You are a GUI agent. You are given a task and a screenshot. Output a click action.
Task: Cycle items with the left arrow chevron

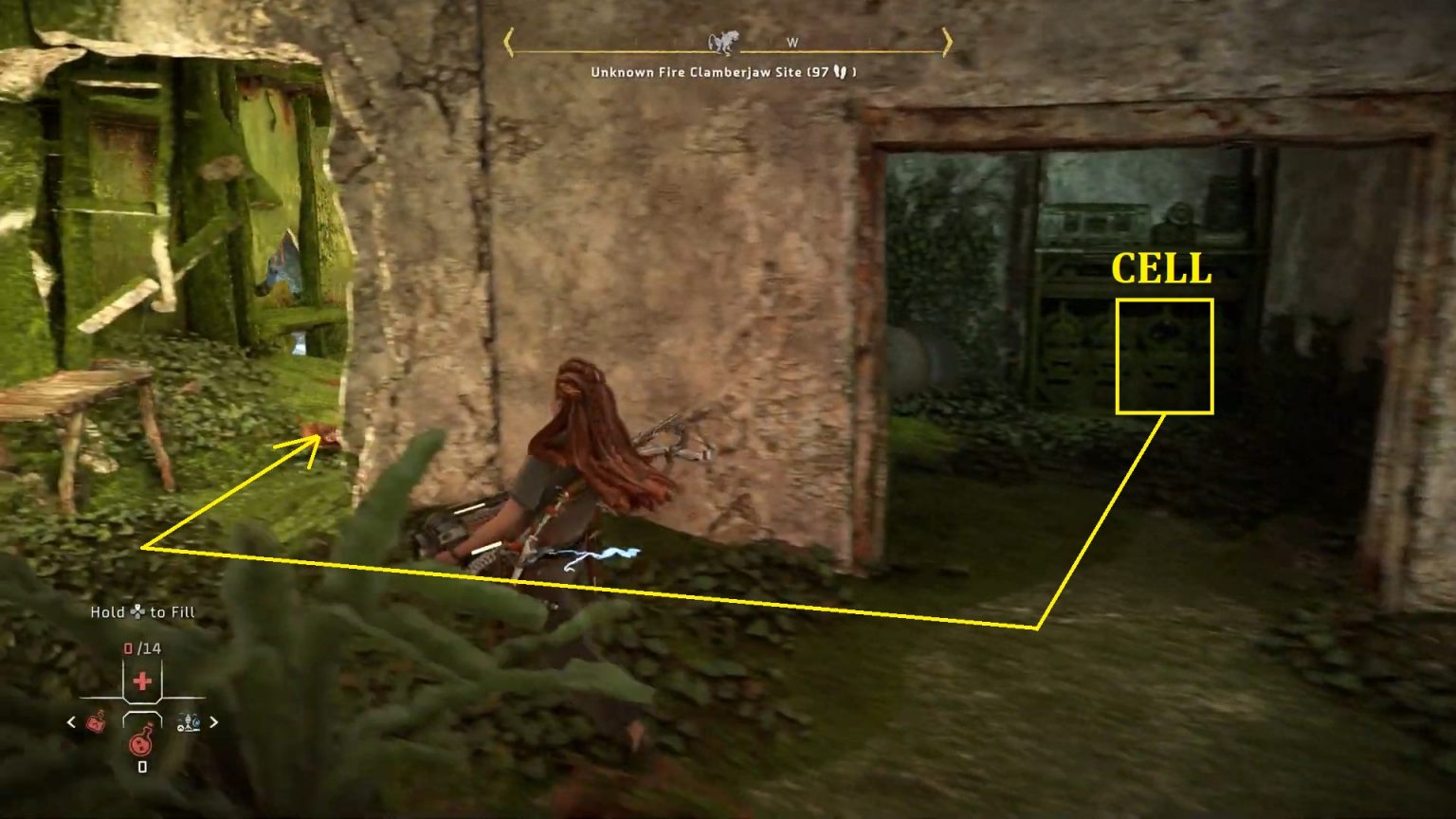pyautogui.click(x=70, y=722)
